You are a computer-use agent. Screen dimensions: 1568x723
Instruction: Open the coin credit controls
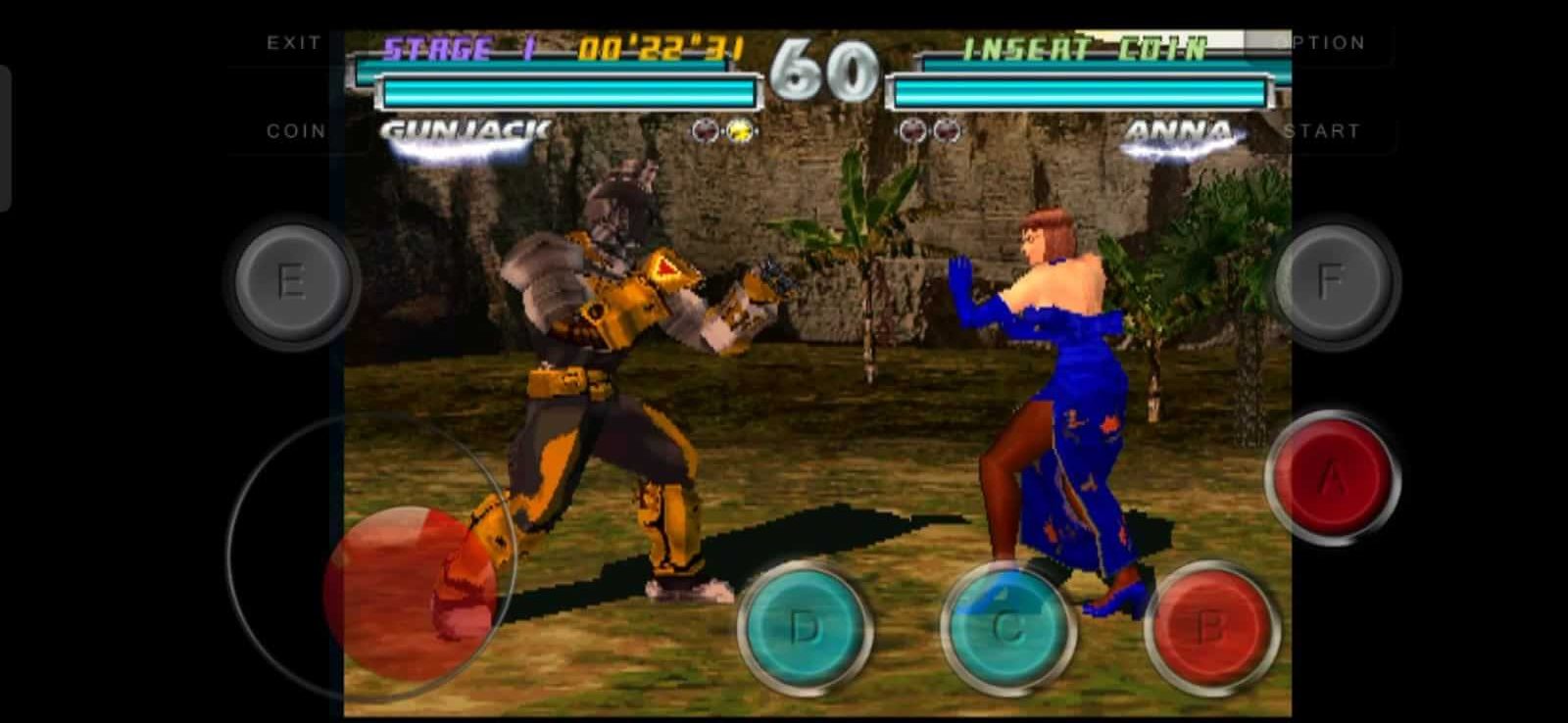pos(296,128)
